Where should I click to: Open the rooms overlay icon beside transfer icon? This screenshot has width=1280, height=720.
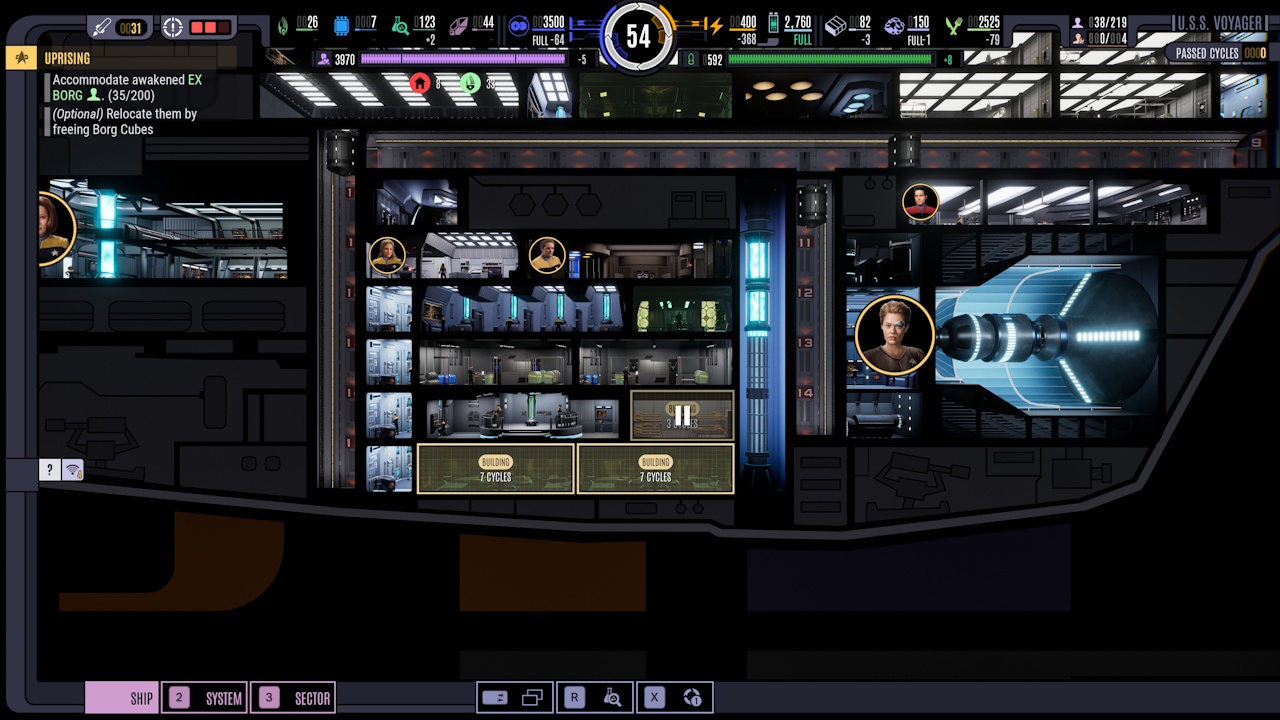pyautogui.click(x=533, y=697)
